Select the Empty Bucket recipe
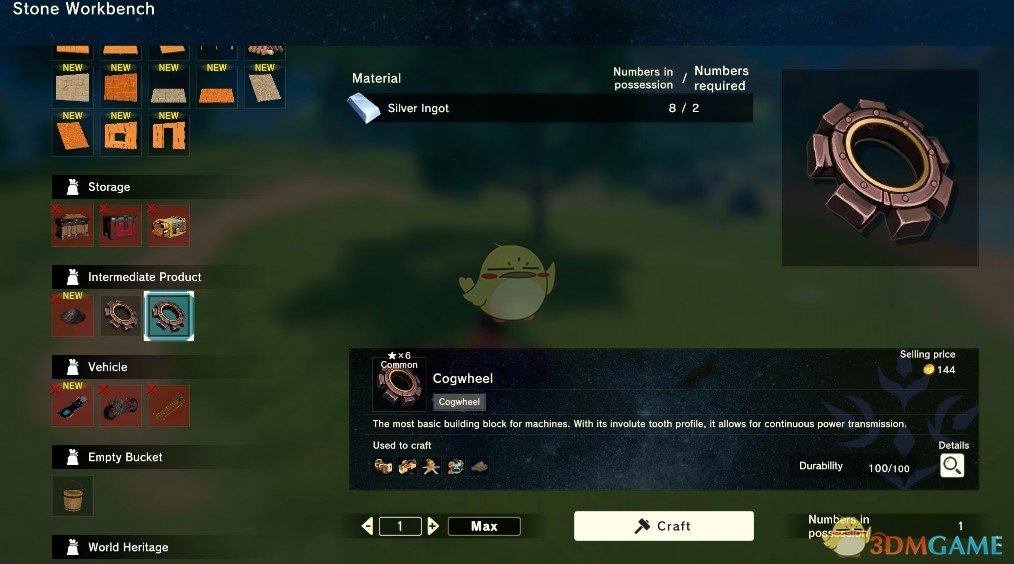1014x564 pixels. (72, 496)
